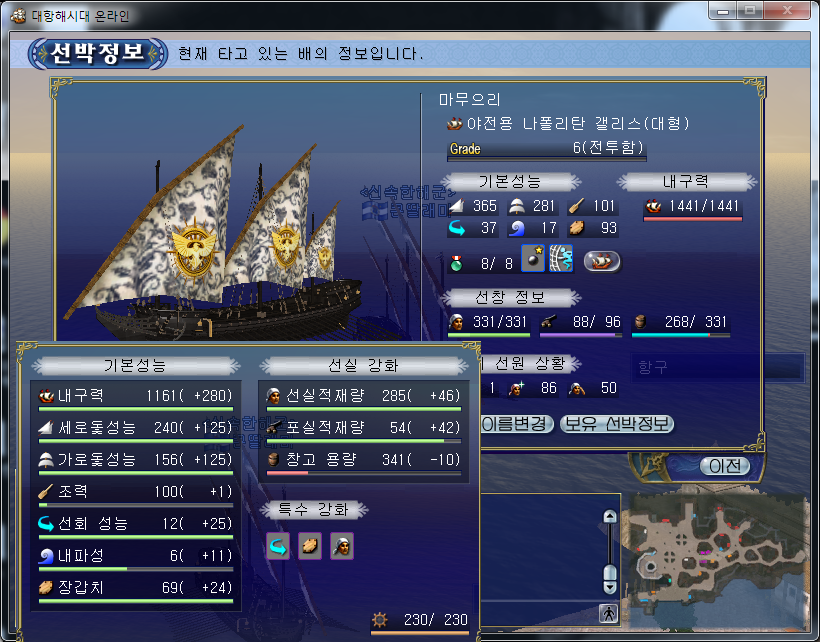Image resolution: width=820 pixels, height=642 pixels.
Task: Select the armor plate special enhancement icon
Action: click(310, 546)
